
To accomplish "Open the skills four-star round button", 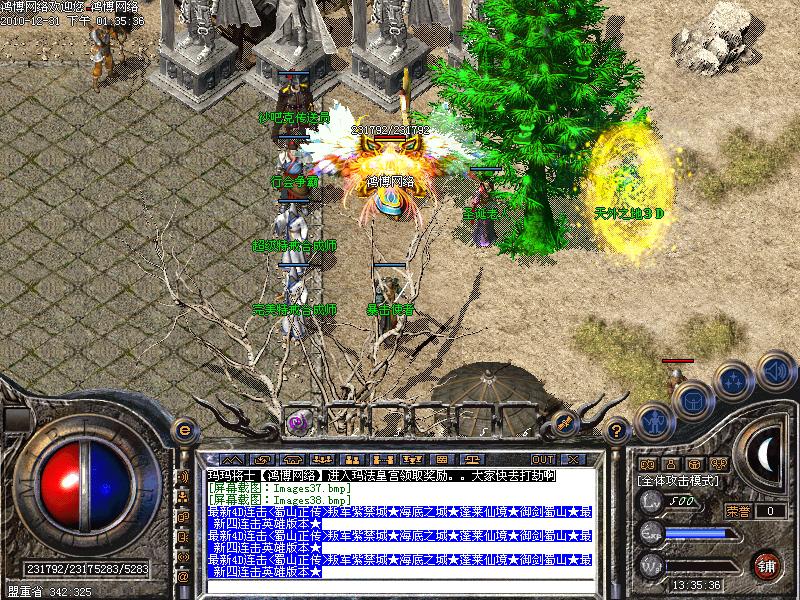I will click(734, 380).
